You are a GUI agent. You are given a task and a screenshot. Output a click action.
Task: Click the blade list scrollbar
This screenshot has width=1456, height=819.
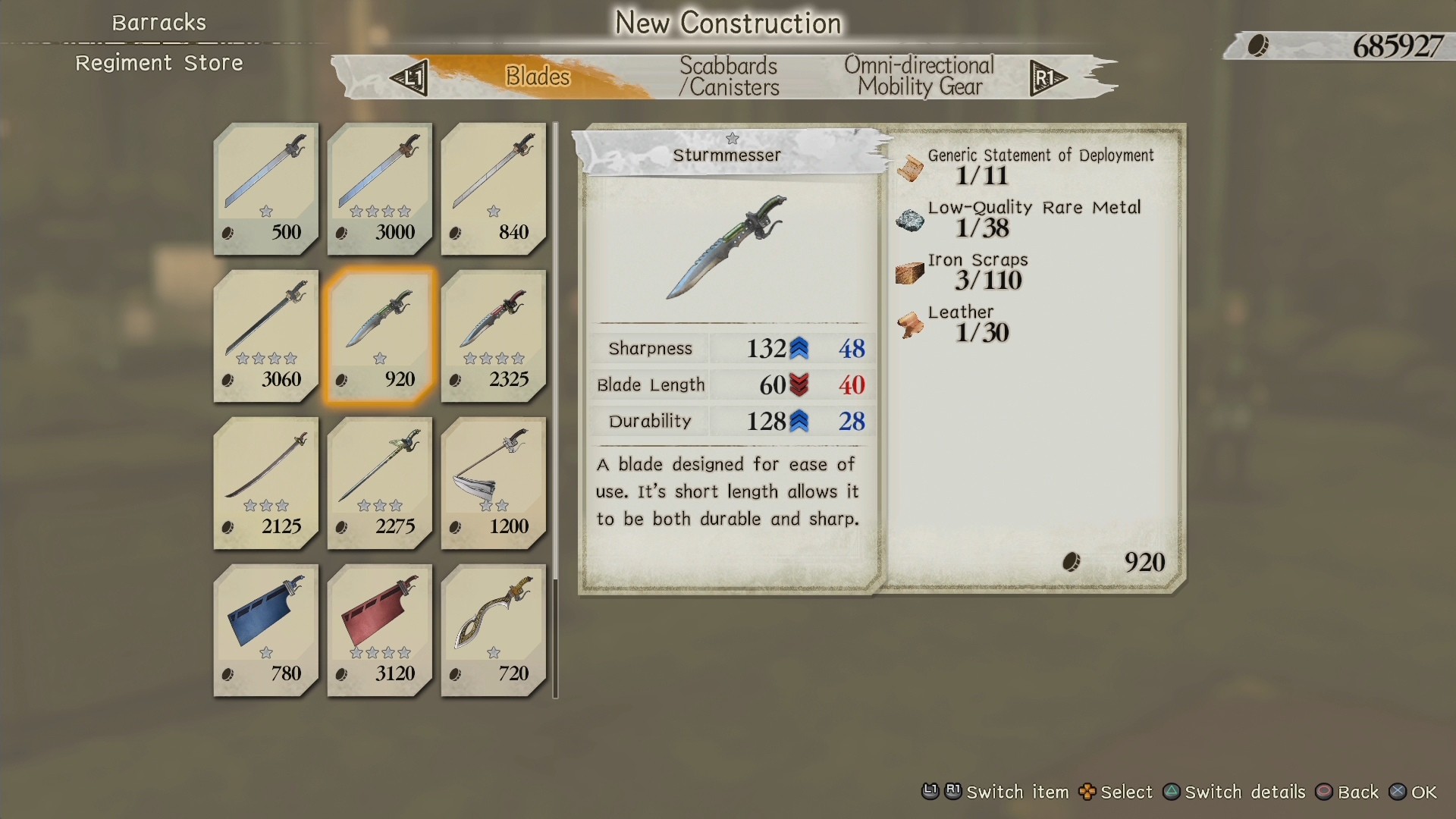(x=556, y=409)
